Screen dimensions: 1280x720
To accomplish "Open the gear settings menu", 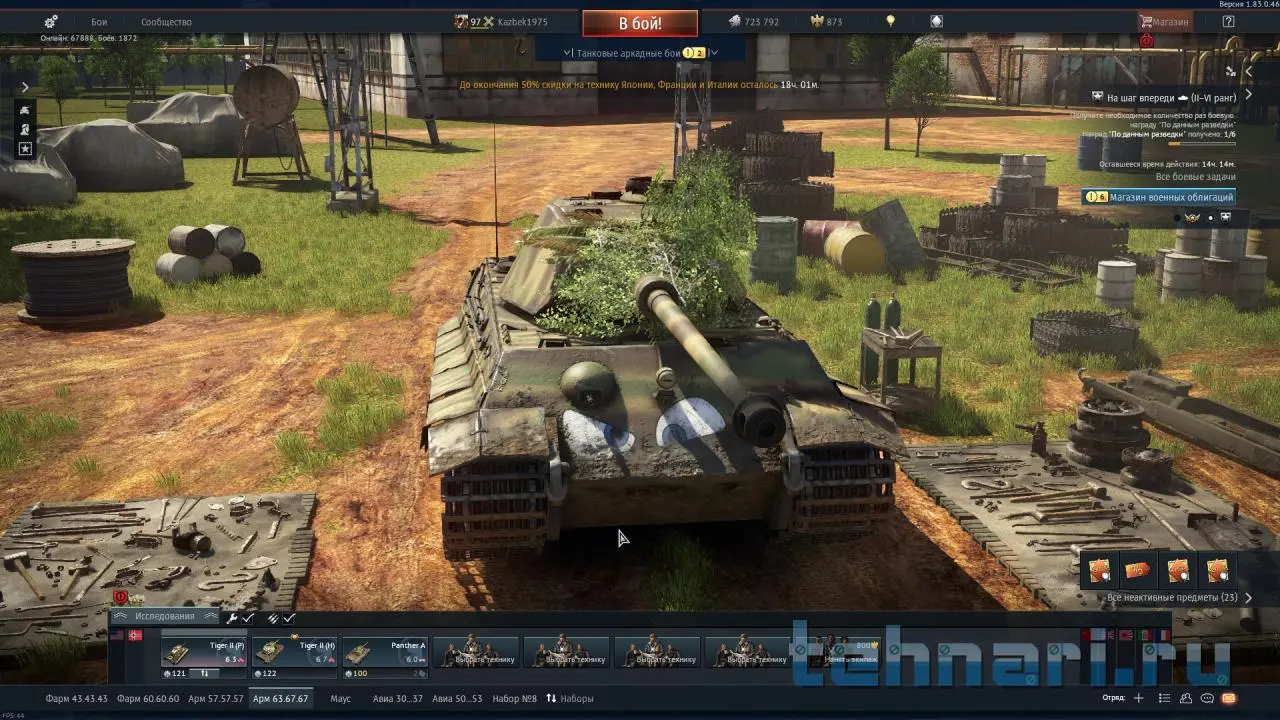I will pyautogui.click(x=51, y=21).
